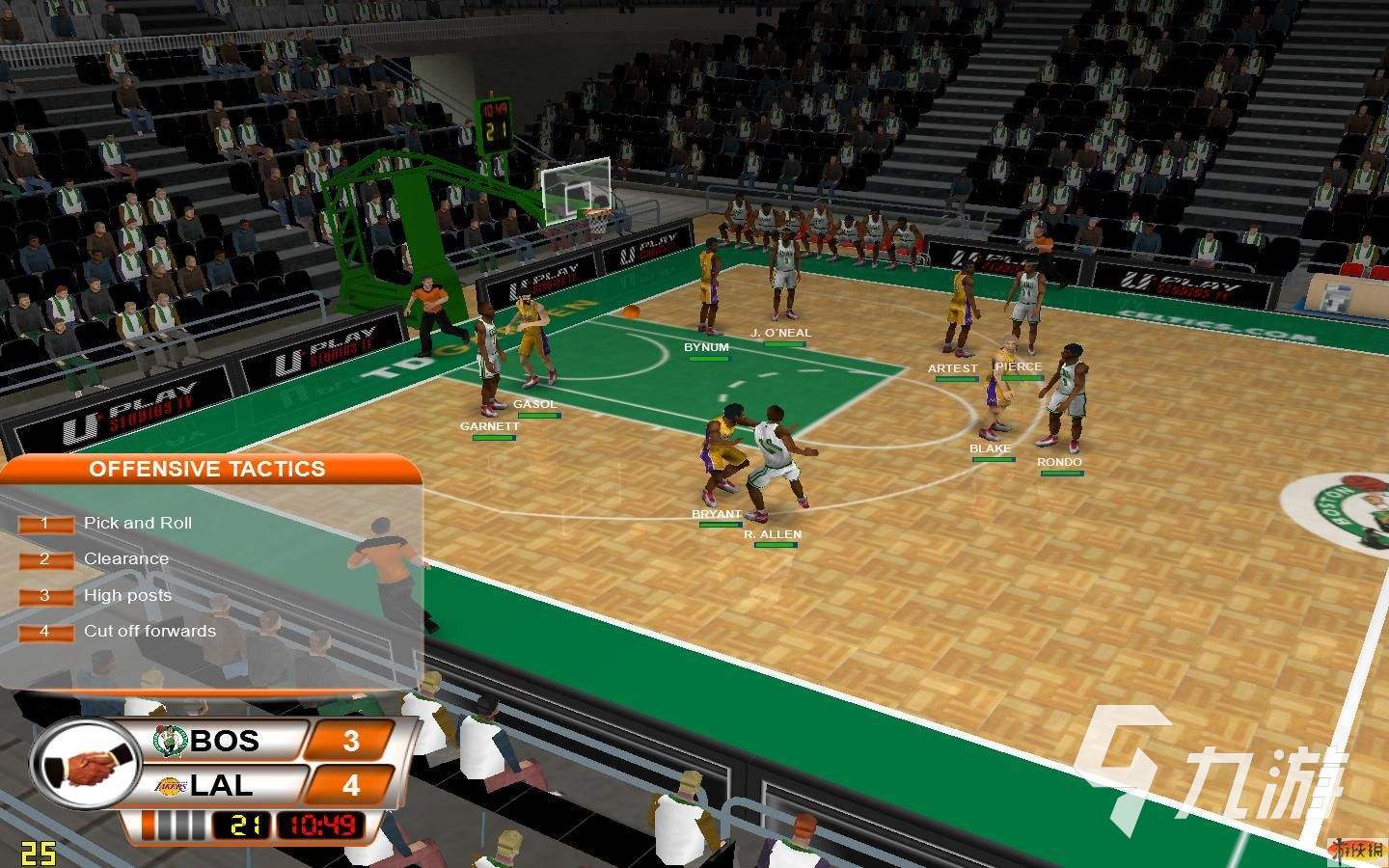Screen dimensions: 1389x868
Task: Click the handshake icon on the scoreboard
Action: pos(89,767)
